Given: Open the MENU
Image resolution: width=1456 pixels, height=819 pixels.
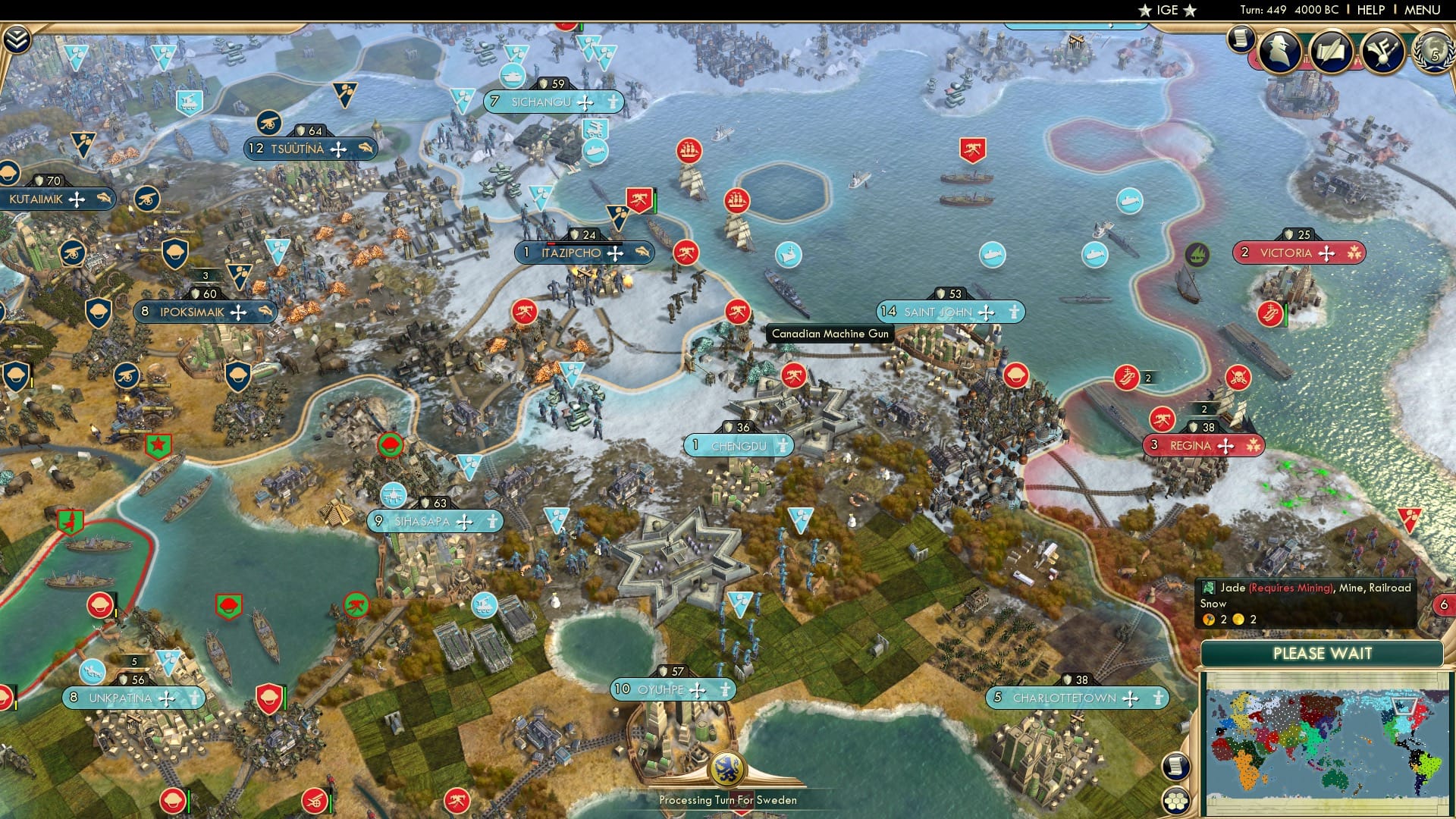Looking at the screenshot, I should click(1424, 10).
